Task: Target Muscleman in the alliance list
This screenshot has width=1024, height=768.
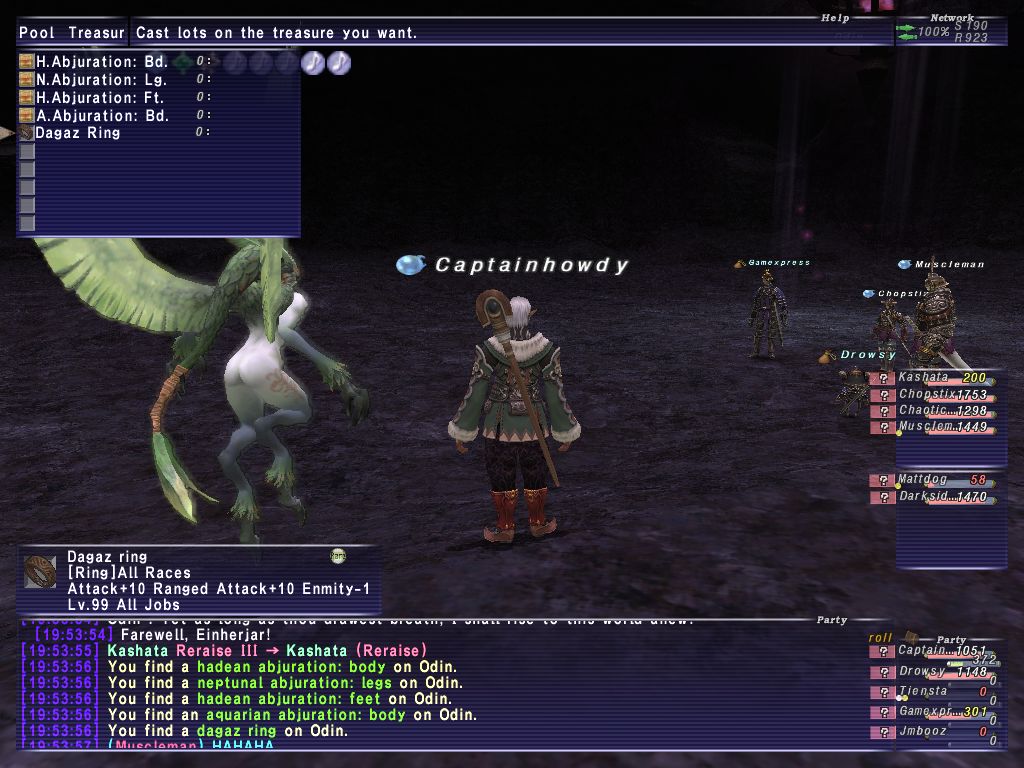Action: click(930, 427)
